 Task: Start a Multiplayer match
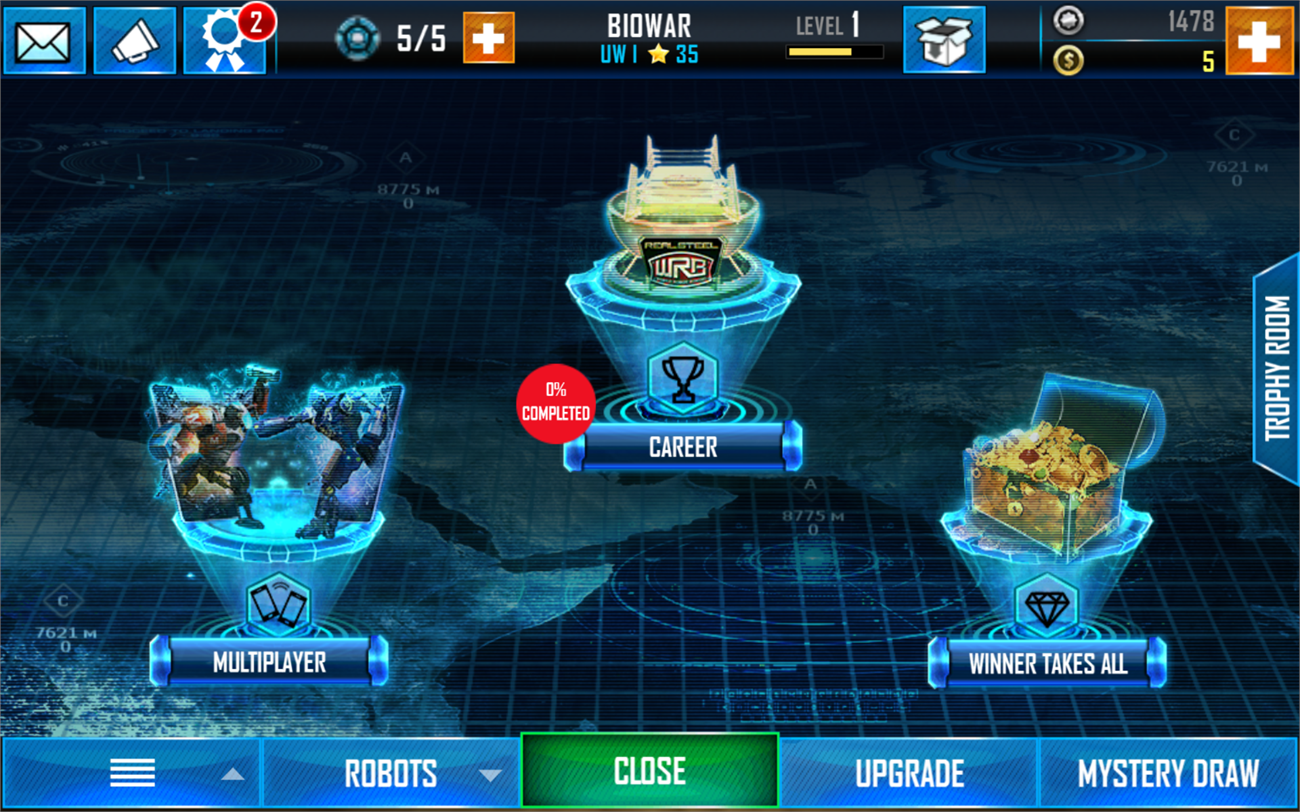pos(266,662)
